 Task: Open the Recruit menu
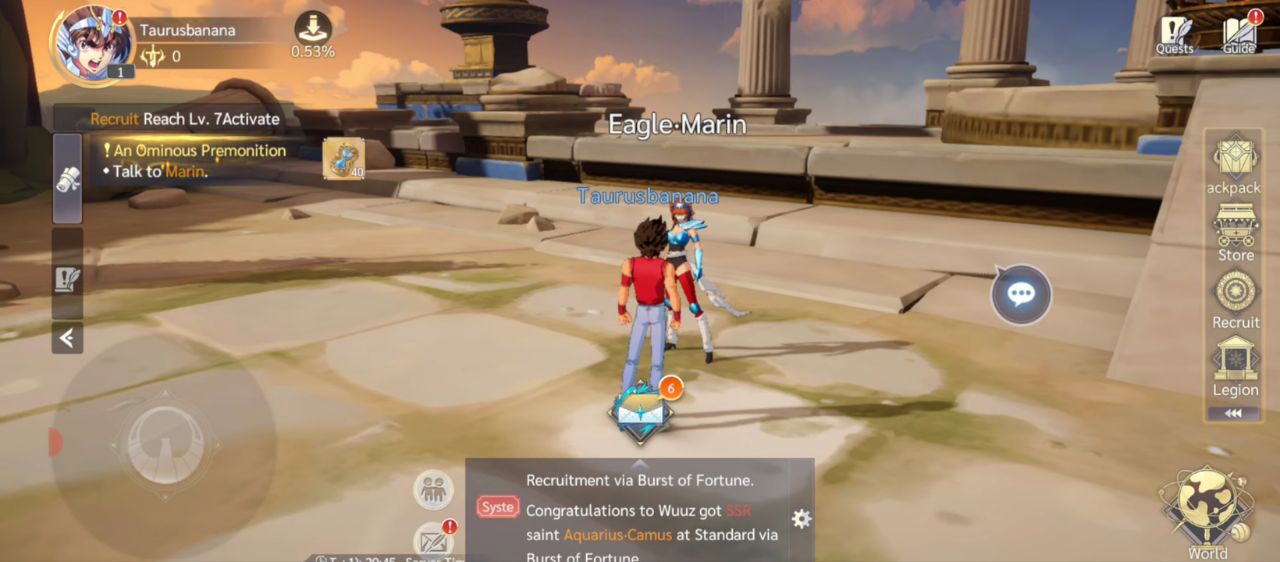1236,299
